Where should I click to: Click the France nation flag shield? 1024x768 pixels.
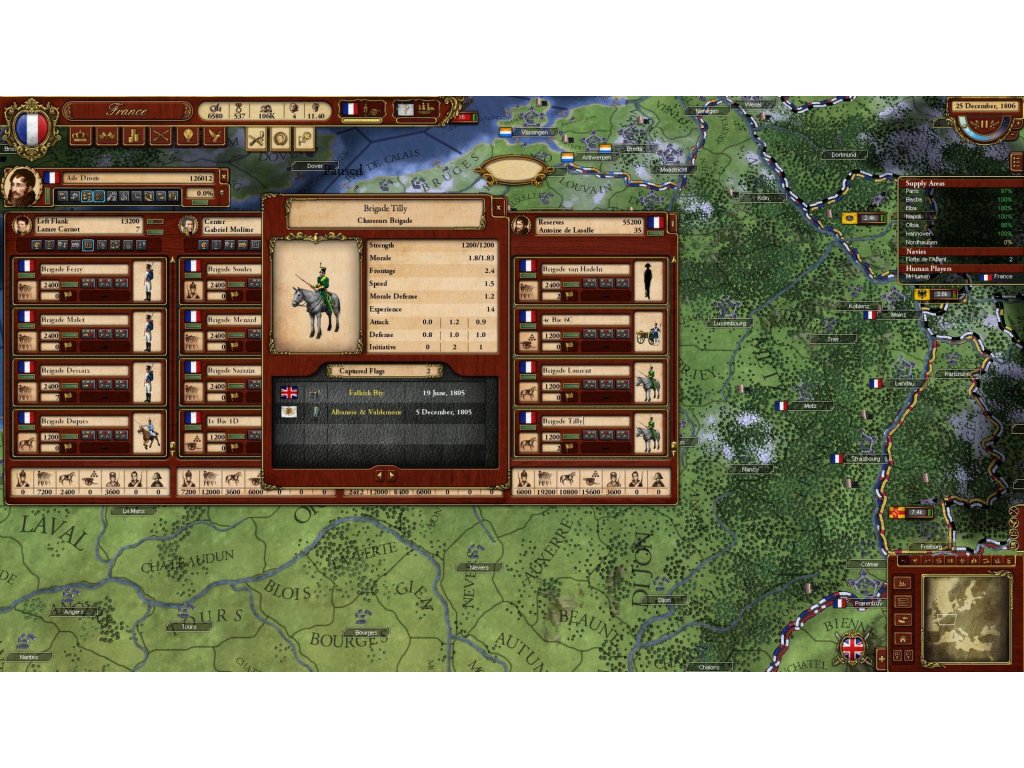point(32,127)
